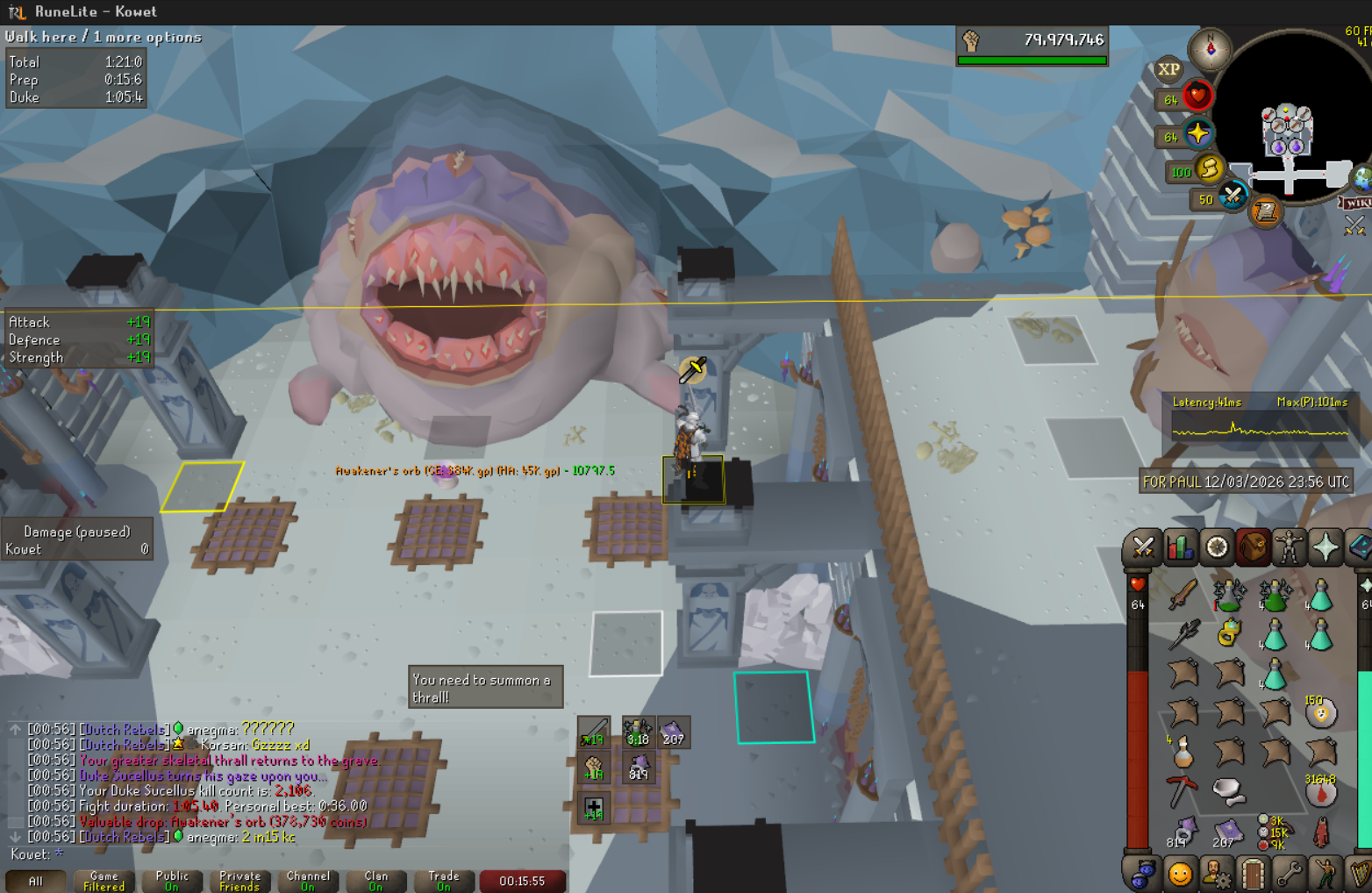Select the Game chat filter tab
This screenshot has height=893, width=1372.
[104, 881]
